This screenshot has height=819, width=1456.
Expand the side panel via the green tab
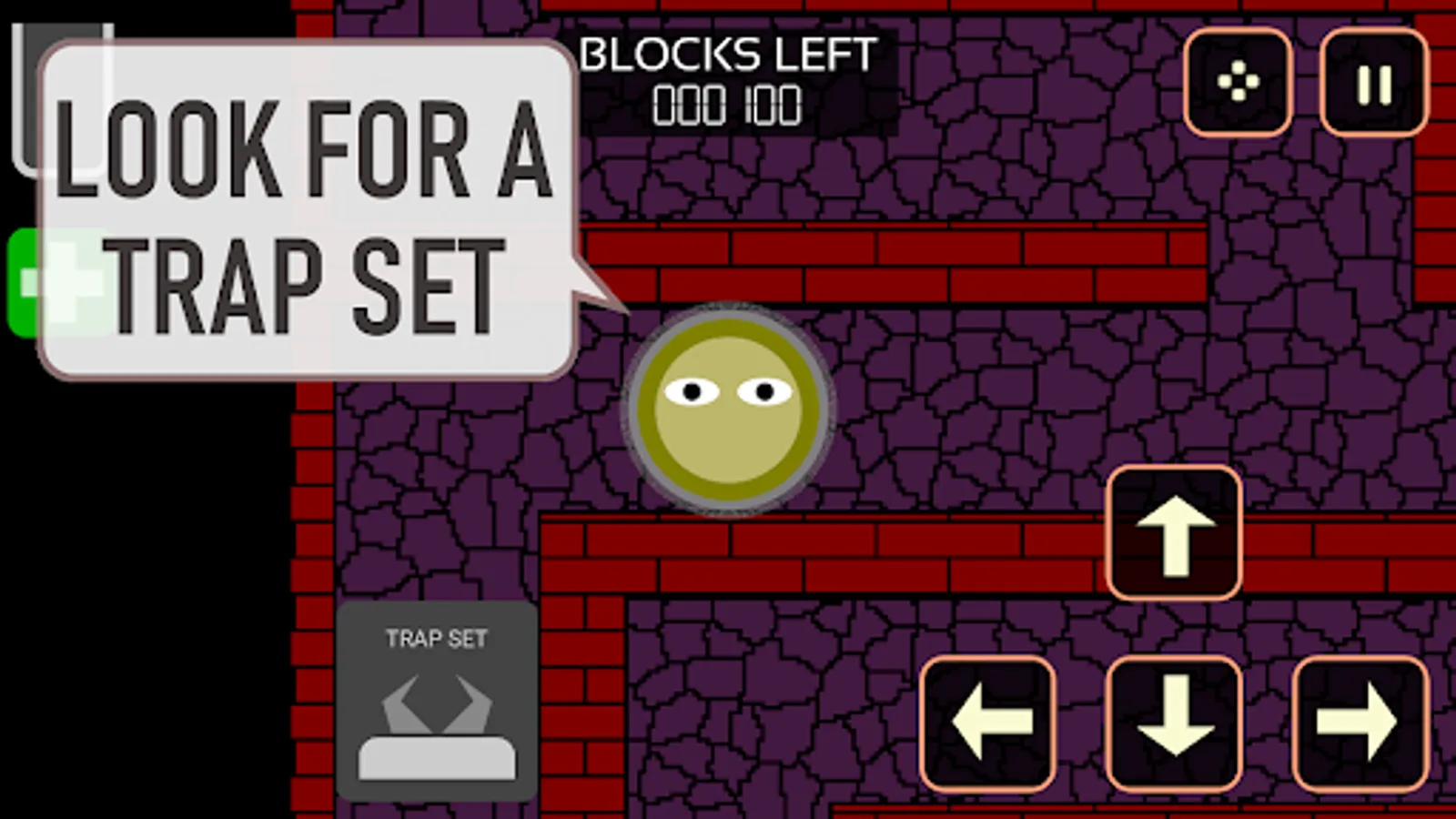click(27, 282)
